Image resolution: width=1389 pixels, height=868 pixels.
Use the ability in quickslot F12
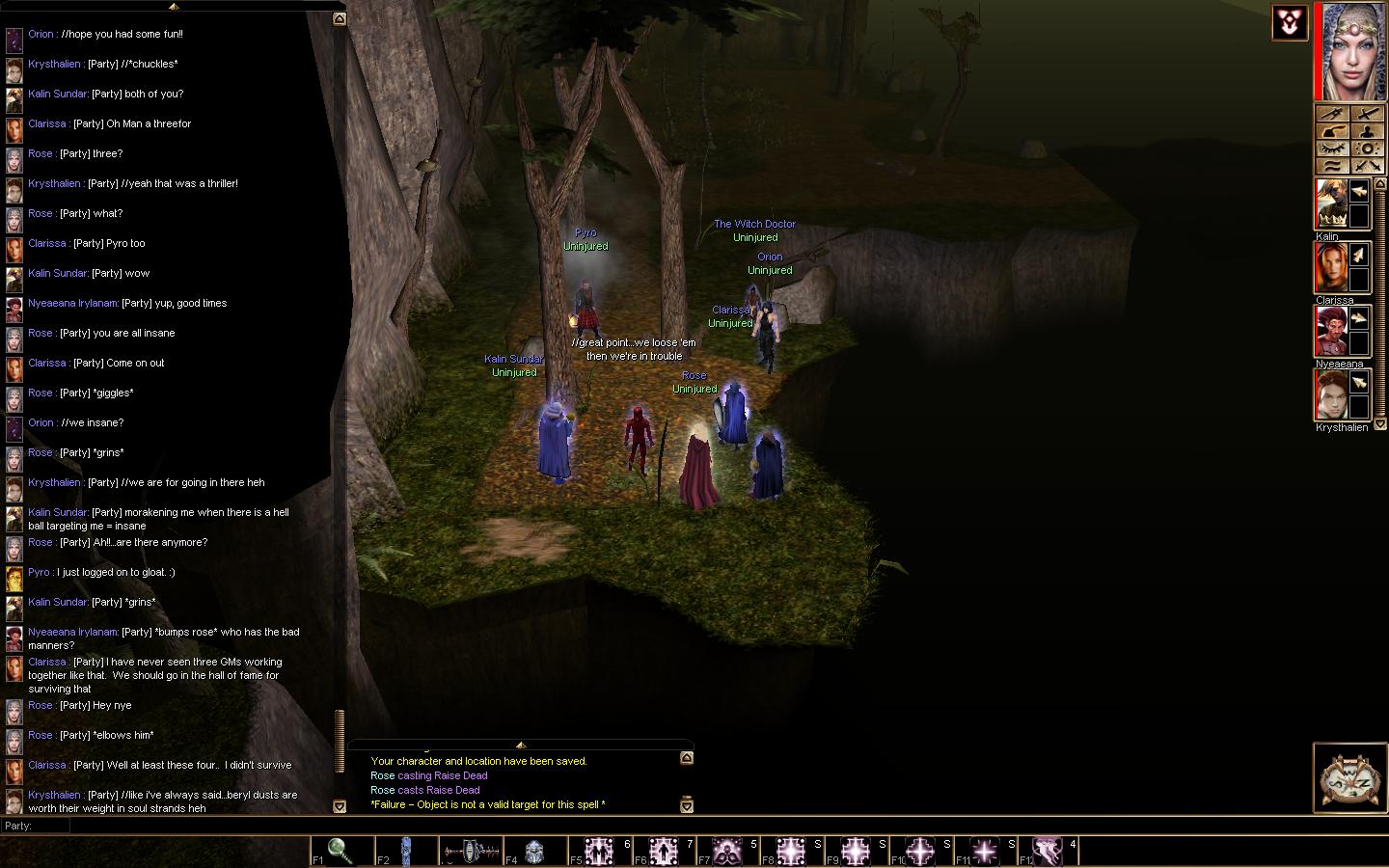pos(1049,851)
